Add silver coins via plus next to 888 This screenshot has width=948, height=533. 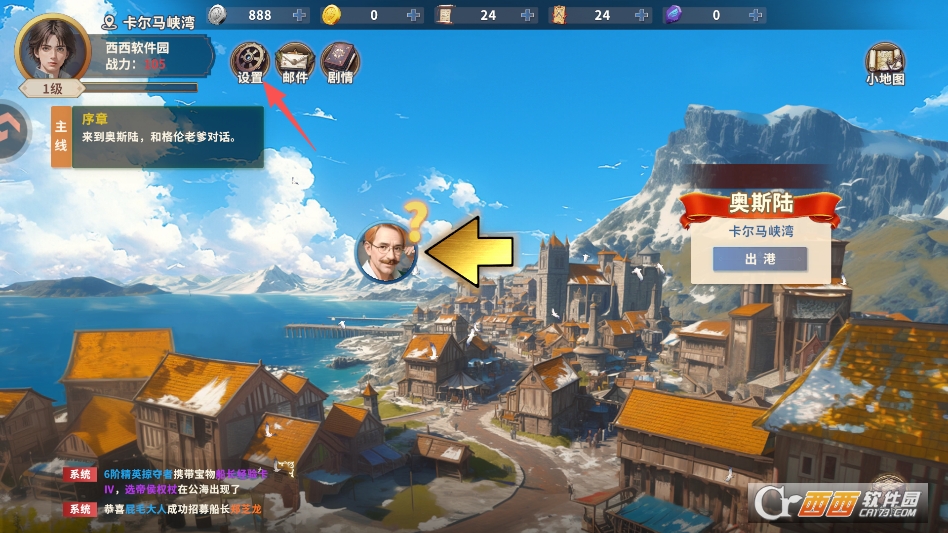(x=300, y=15)
